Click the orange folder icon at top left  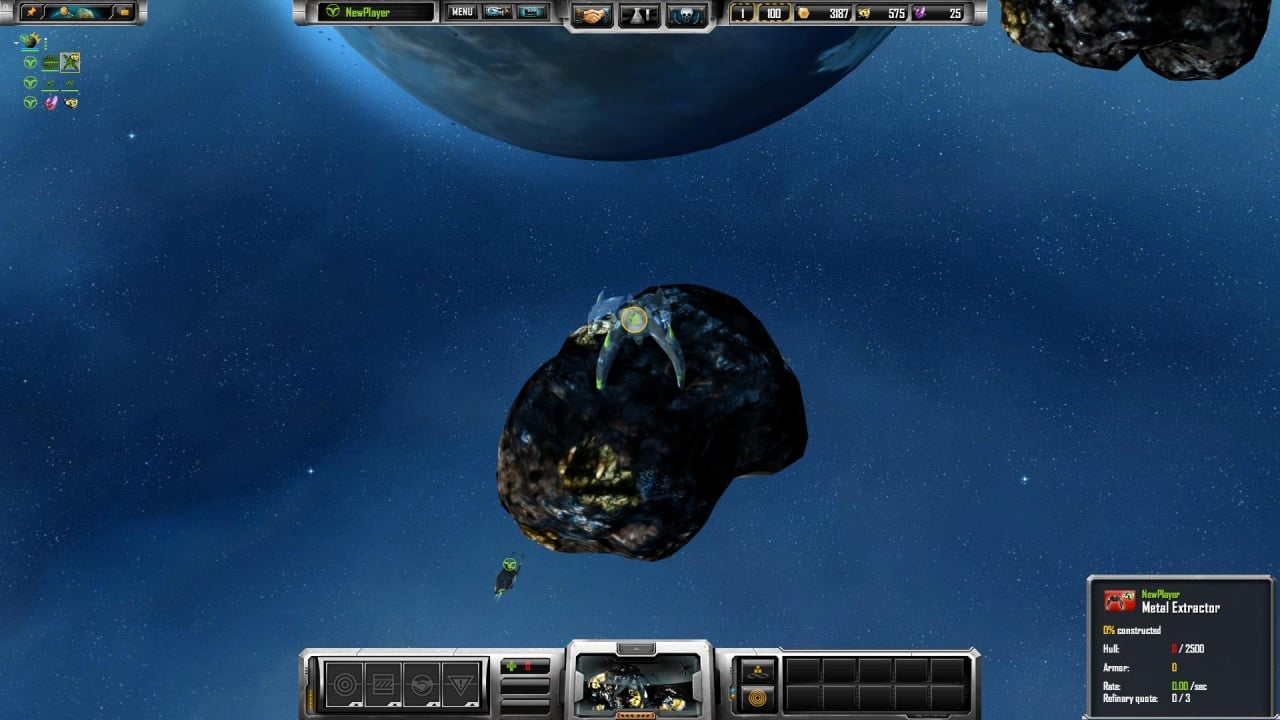(125, 12)
